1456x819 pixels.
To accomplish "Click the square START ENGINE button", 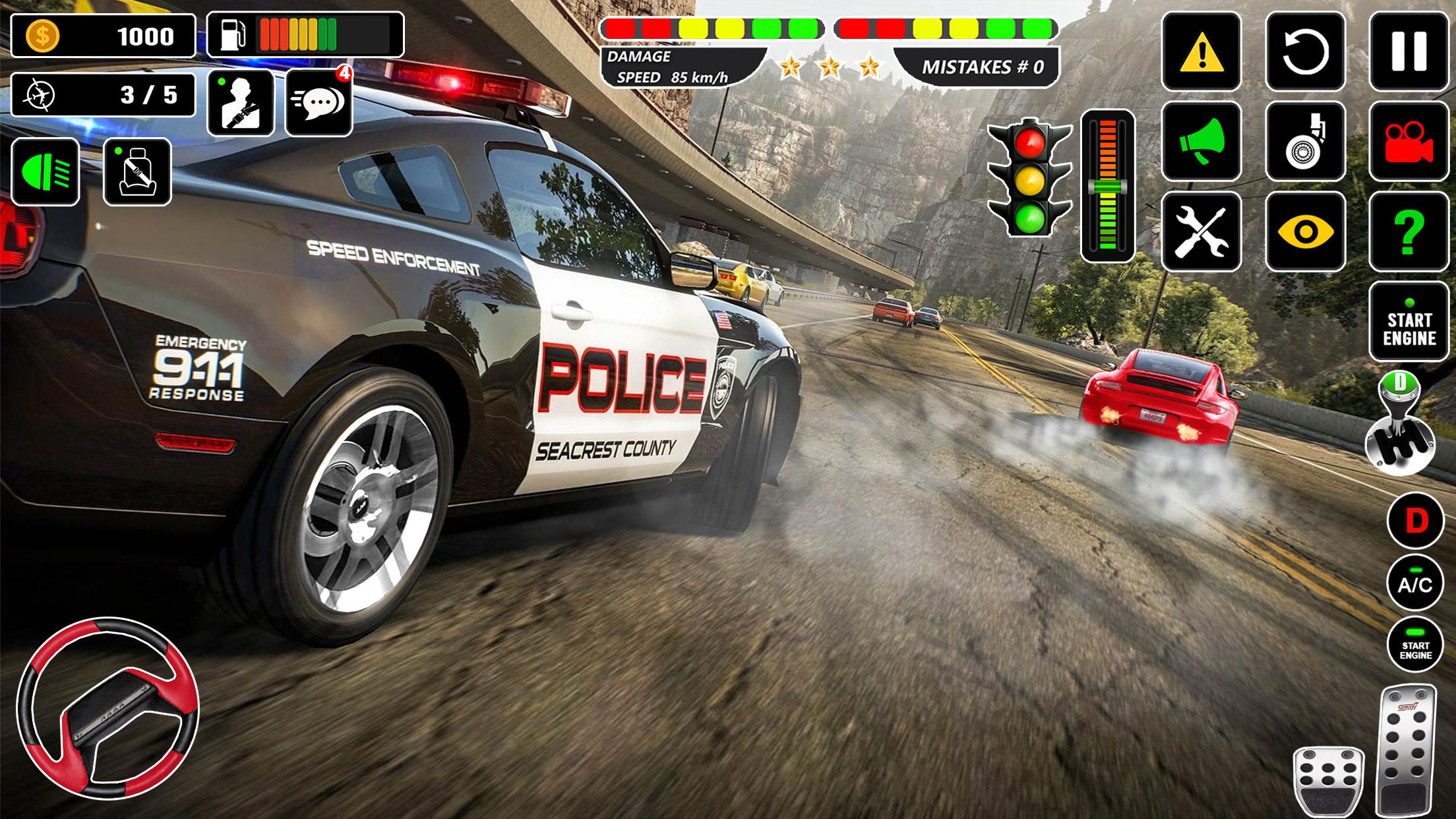I will [x=1409, y=322].
